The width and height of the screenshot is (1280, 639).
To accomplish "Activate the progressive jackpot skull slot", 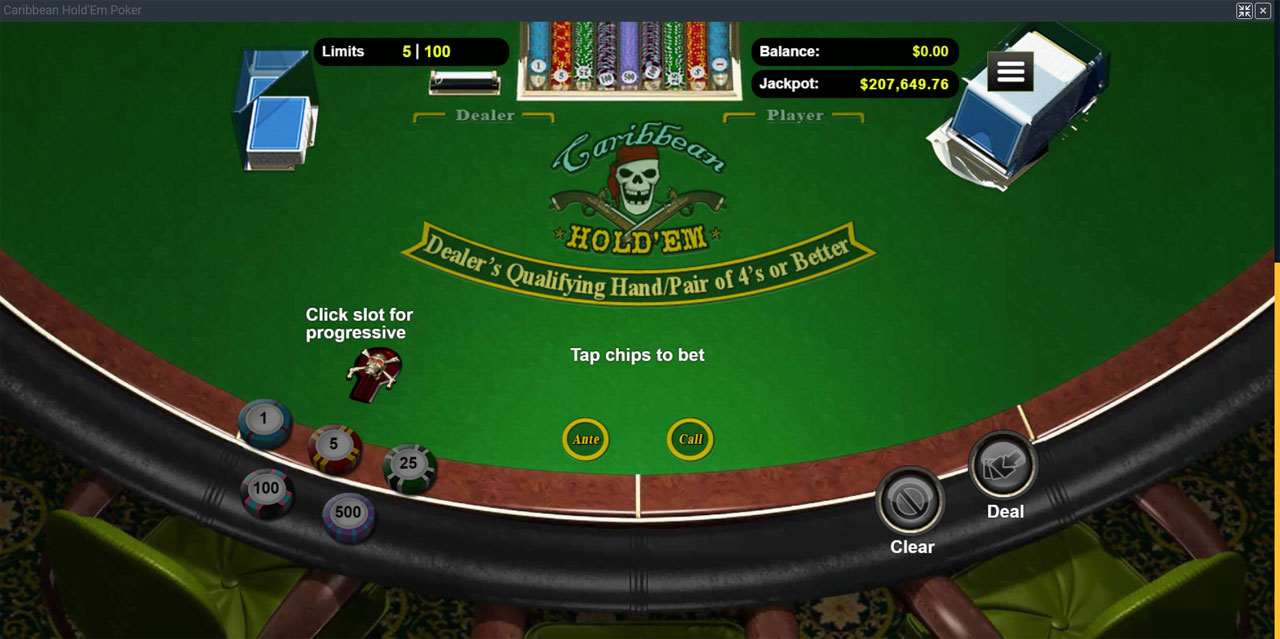I will point(373,372).
